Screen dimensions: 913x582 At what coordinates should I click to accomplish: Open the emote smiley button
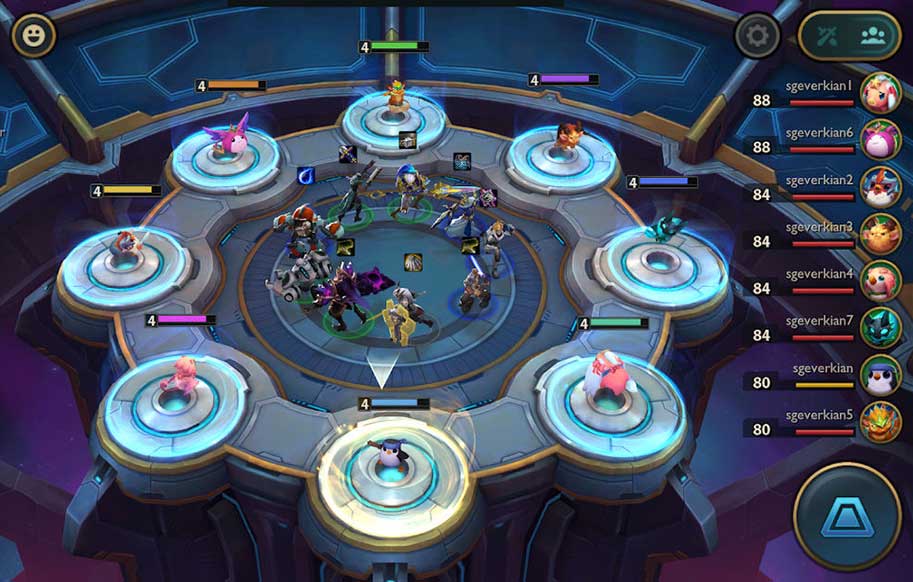(34, 36)
